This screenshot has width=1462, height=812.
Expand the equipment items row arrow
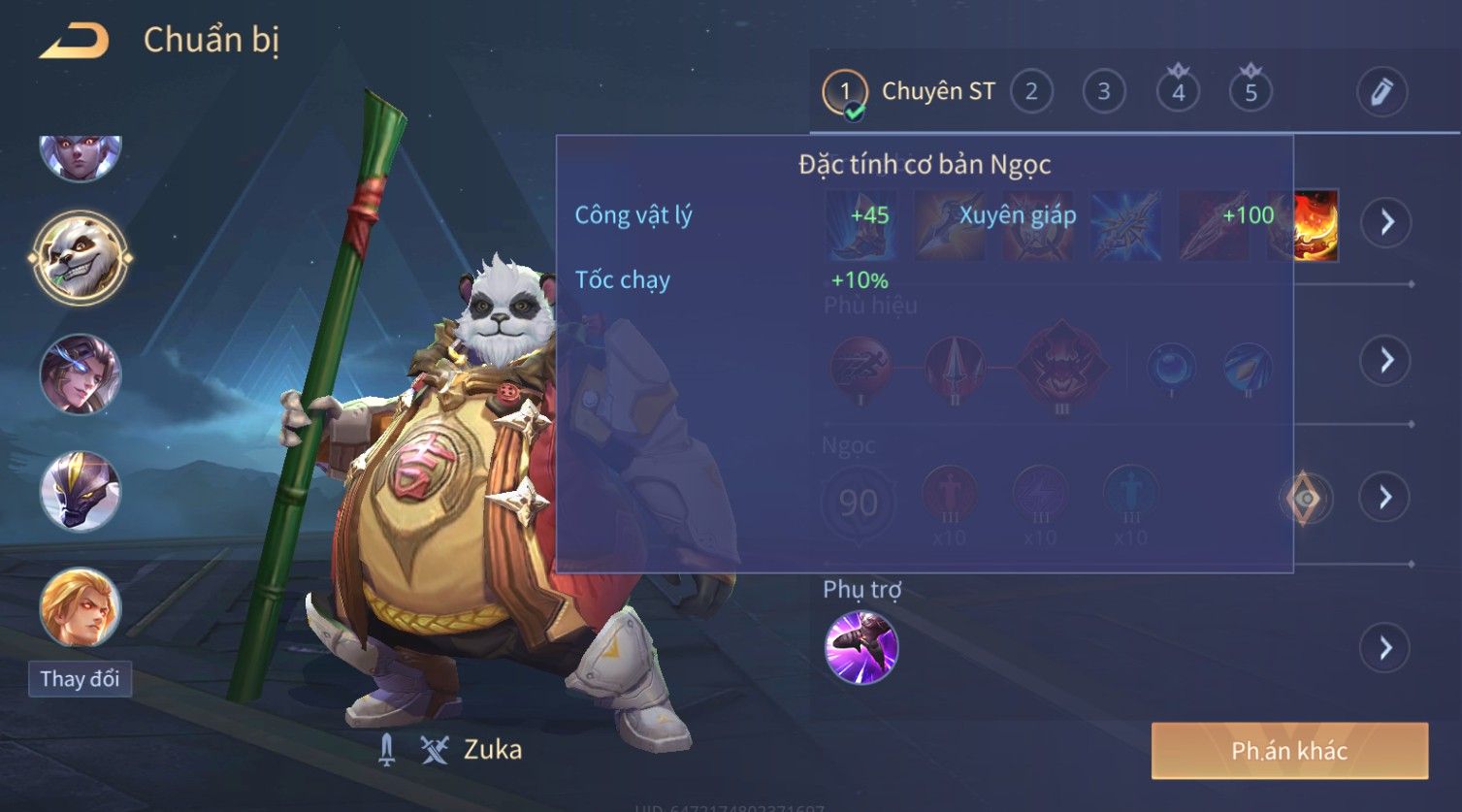point(1385,222)
